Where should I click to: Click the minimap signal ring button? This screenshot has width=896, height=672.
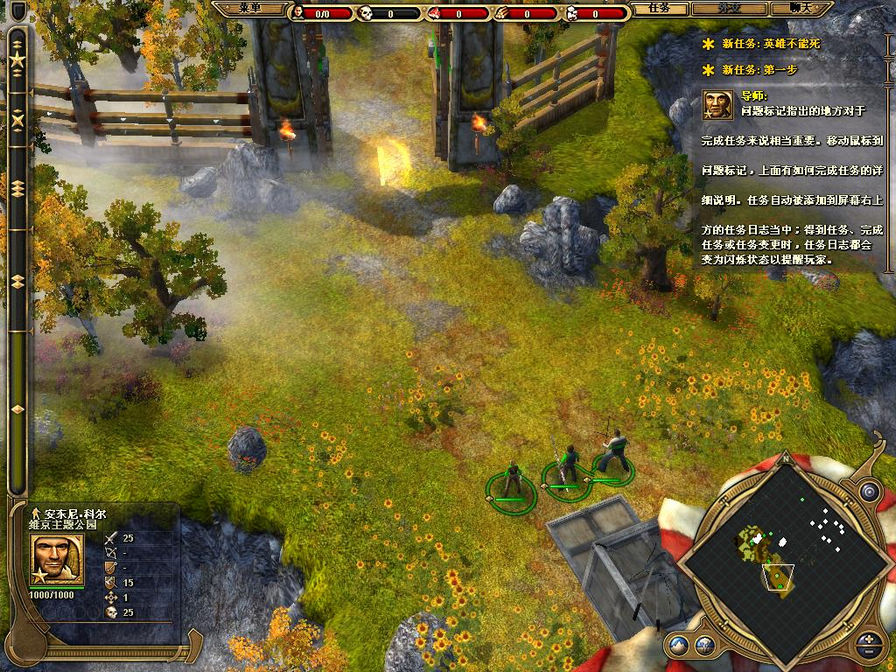(x=869, y=491)
